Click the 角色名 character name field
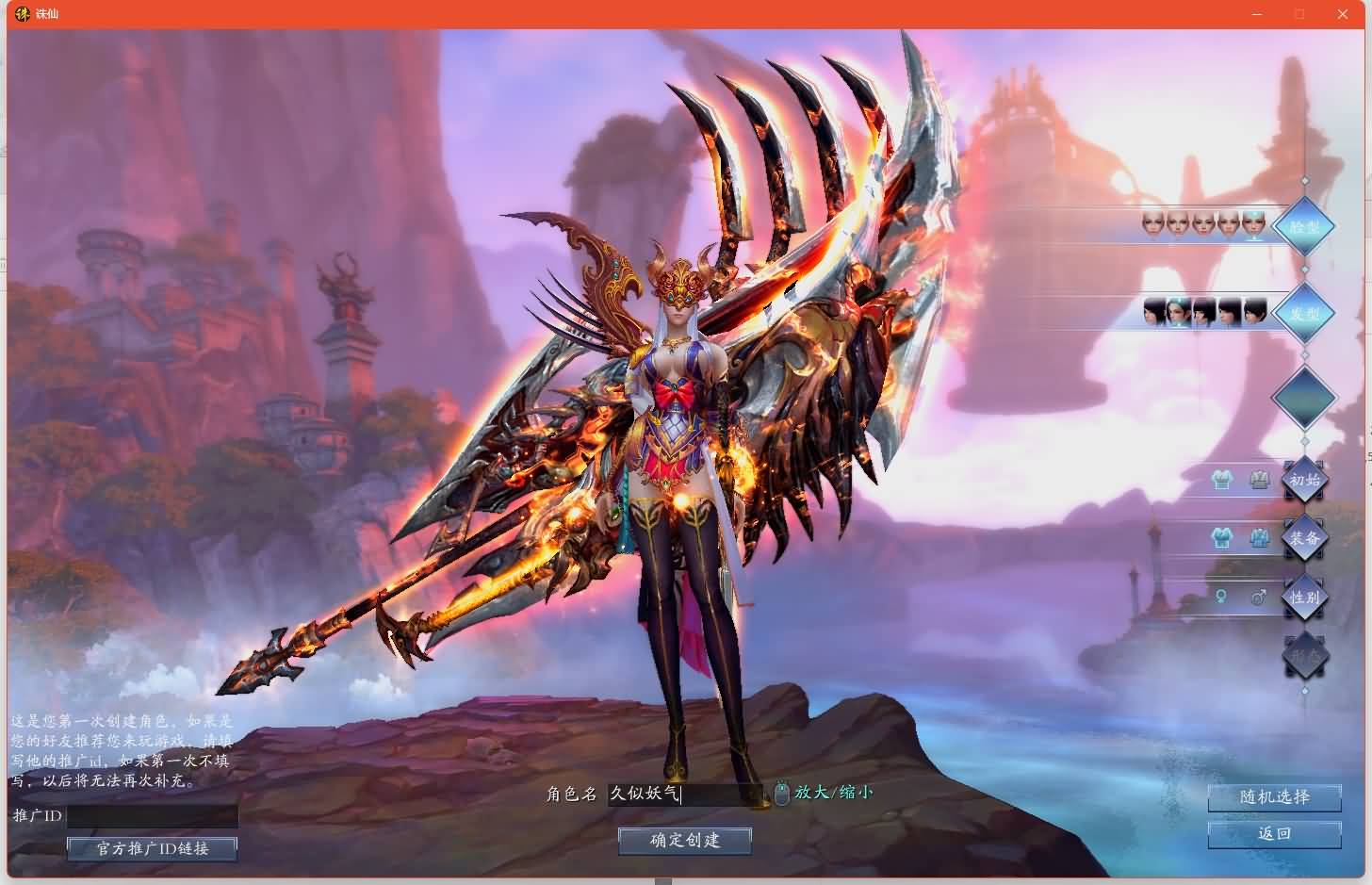 684,795
